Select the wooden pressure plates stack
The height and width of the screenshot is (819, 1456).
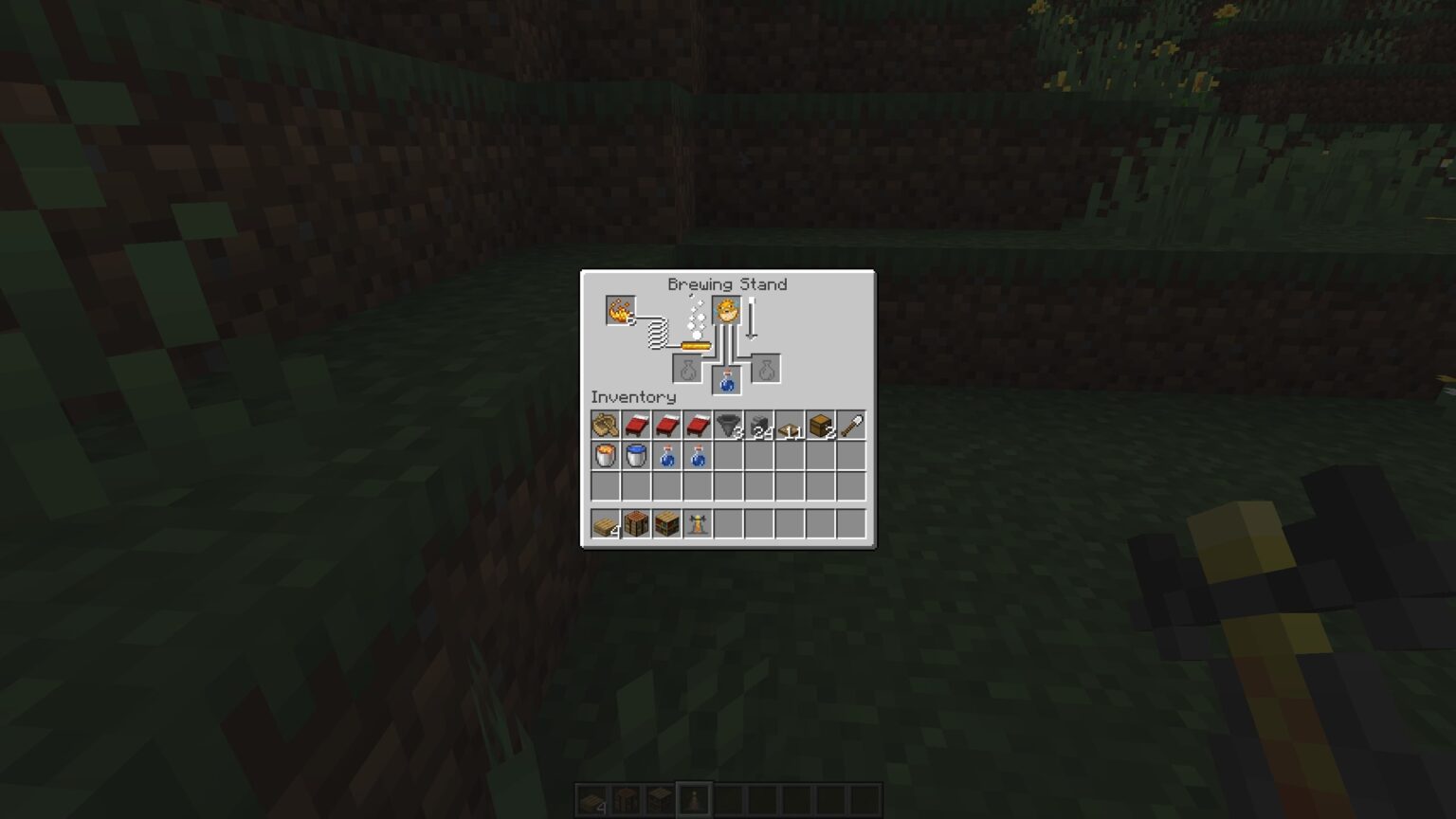click(x=789, y=427)
